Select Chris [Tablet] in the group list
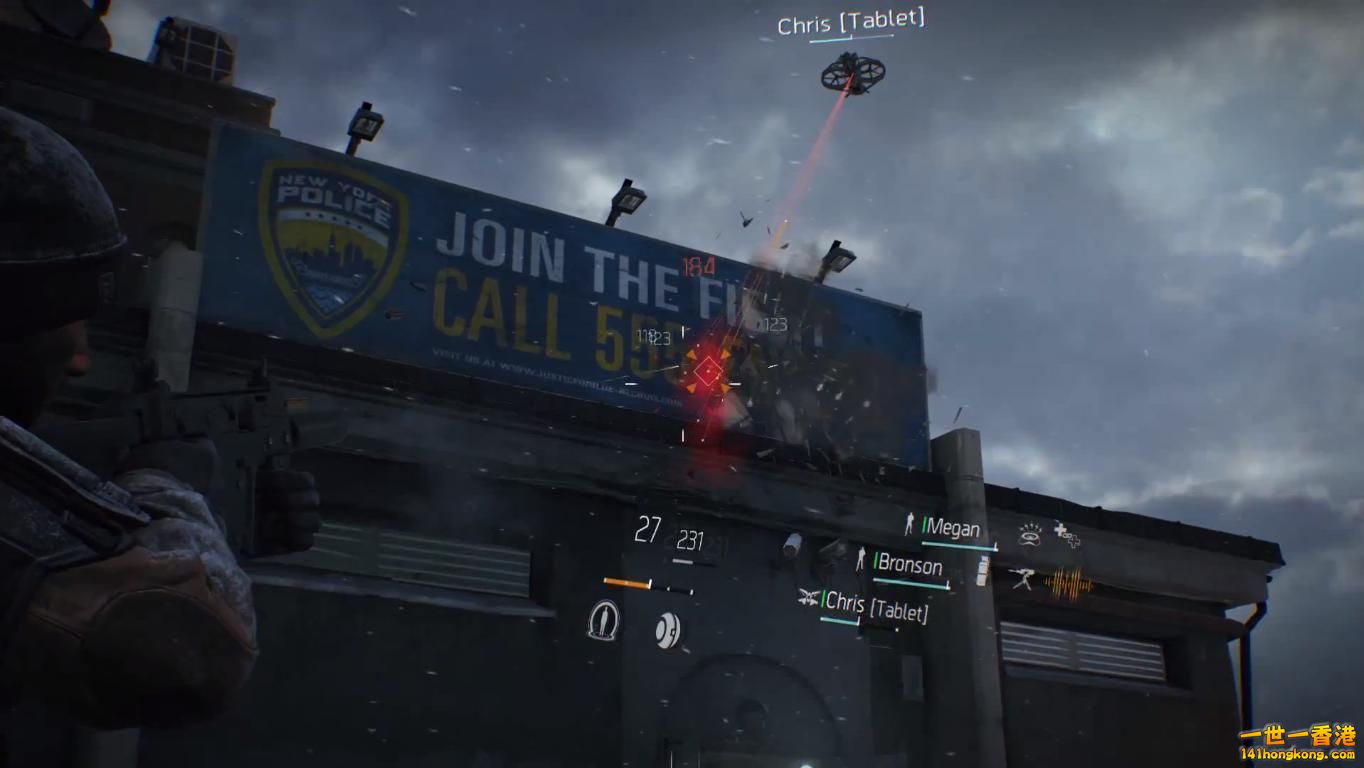Viewport: 1364px width, 768px height. tap(876, 606)
